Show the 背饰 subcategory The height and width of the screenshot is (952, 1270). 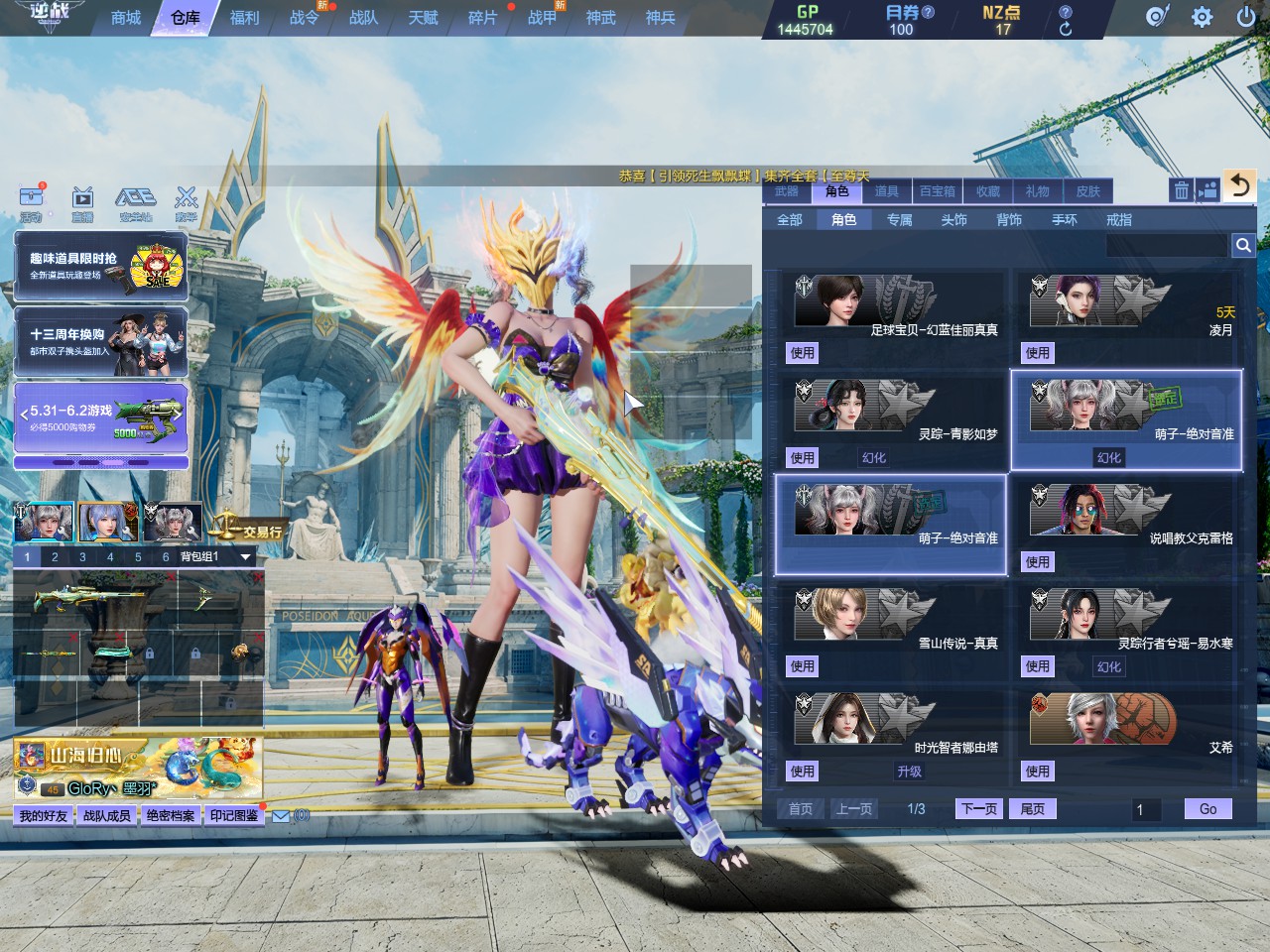pos(1009,219)
